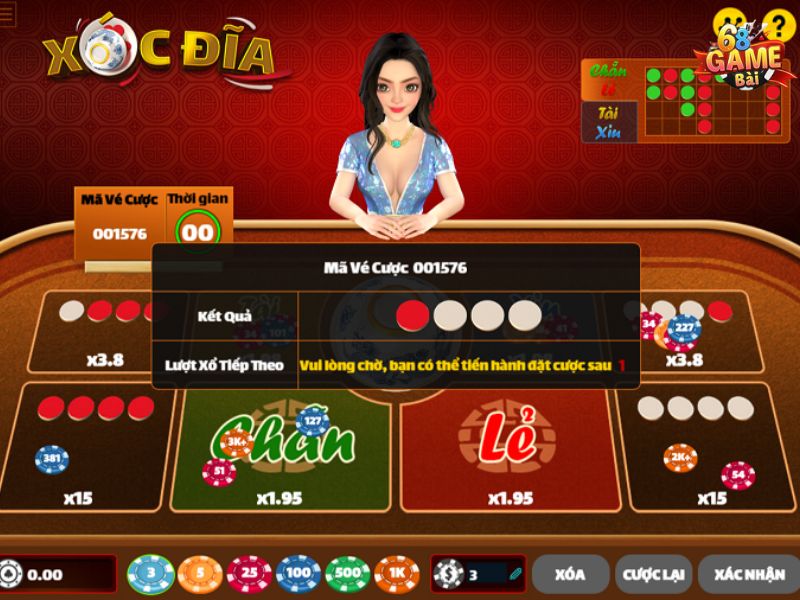Choose the orange 5 chip
The image size is (800, 600).
pos(200,574)
